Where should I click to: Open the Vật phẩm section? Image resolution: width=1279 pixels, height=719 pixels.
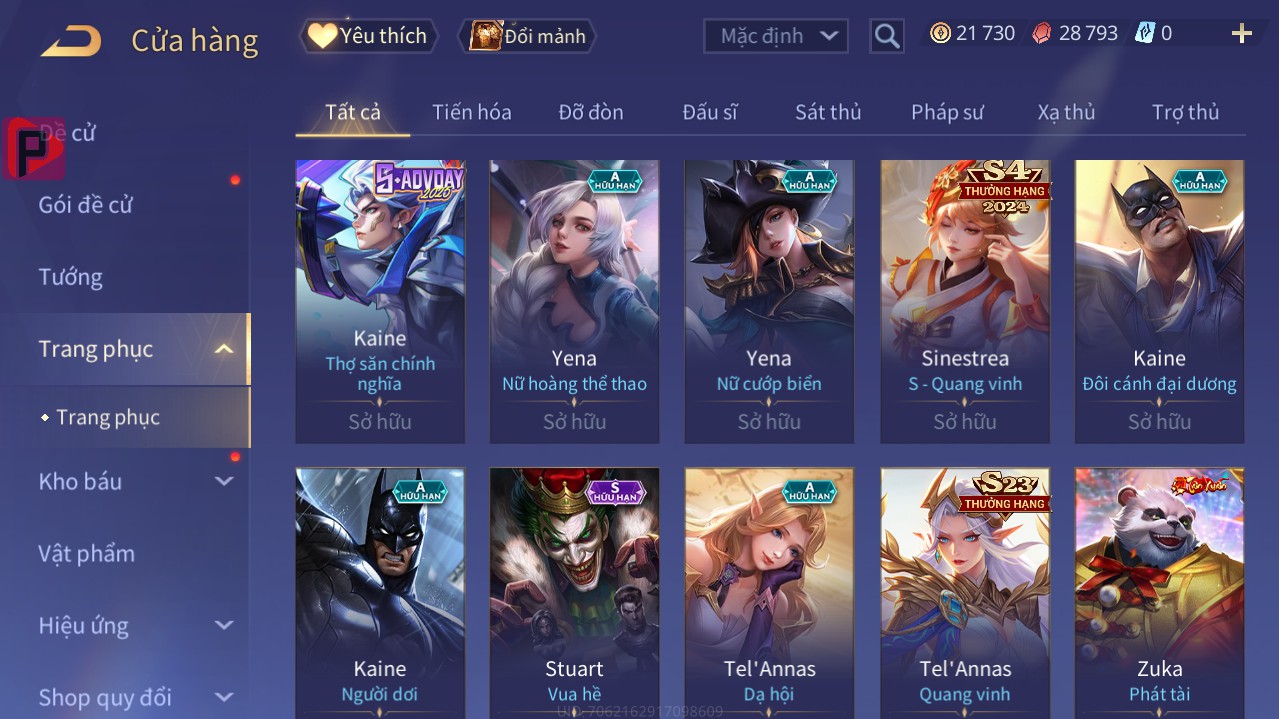point(87,553)
